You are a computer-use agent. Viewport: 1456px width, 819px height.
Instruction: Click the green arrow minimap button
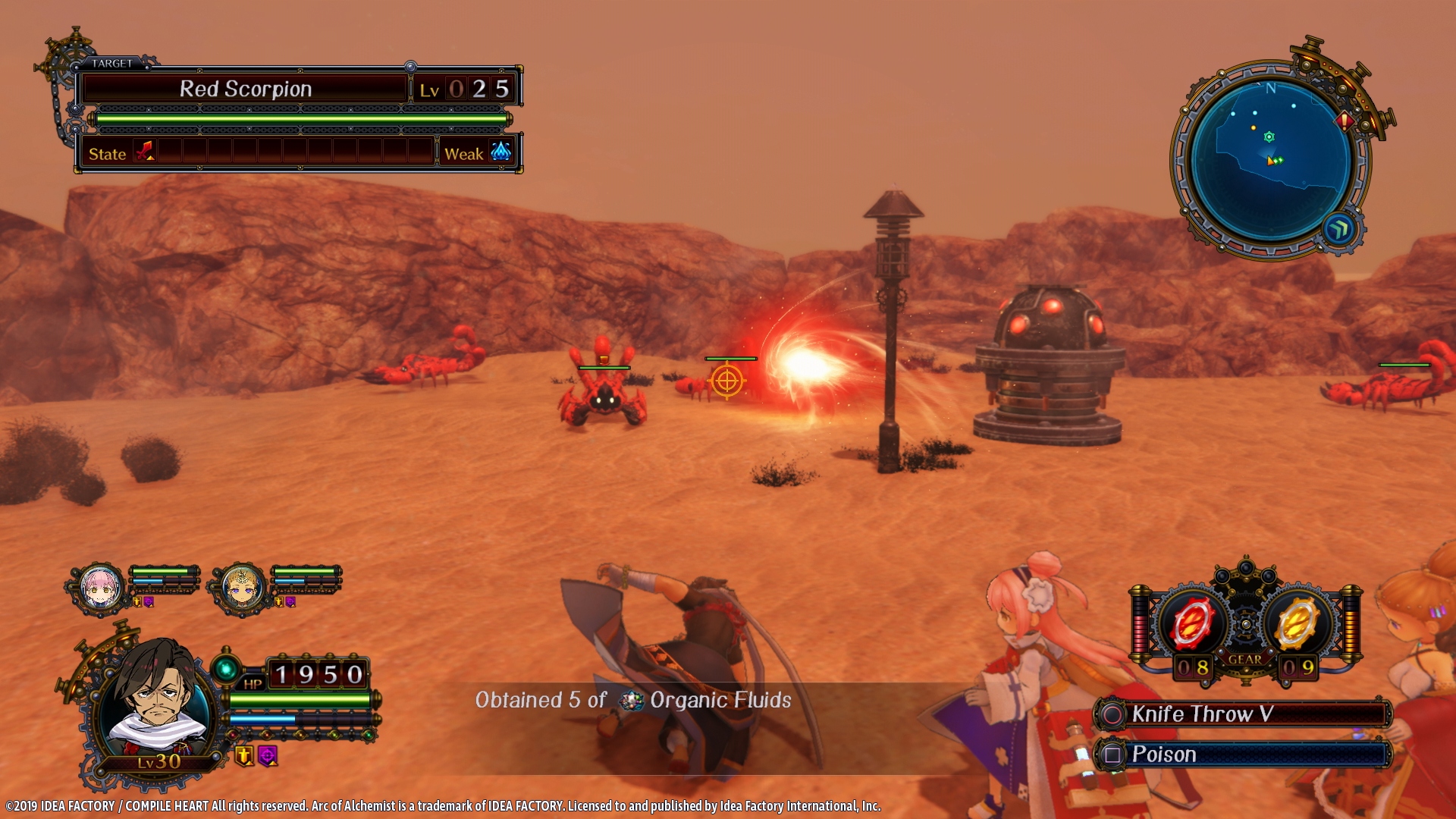tap(1339, 229)
